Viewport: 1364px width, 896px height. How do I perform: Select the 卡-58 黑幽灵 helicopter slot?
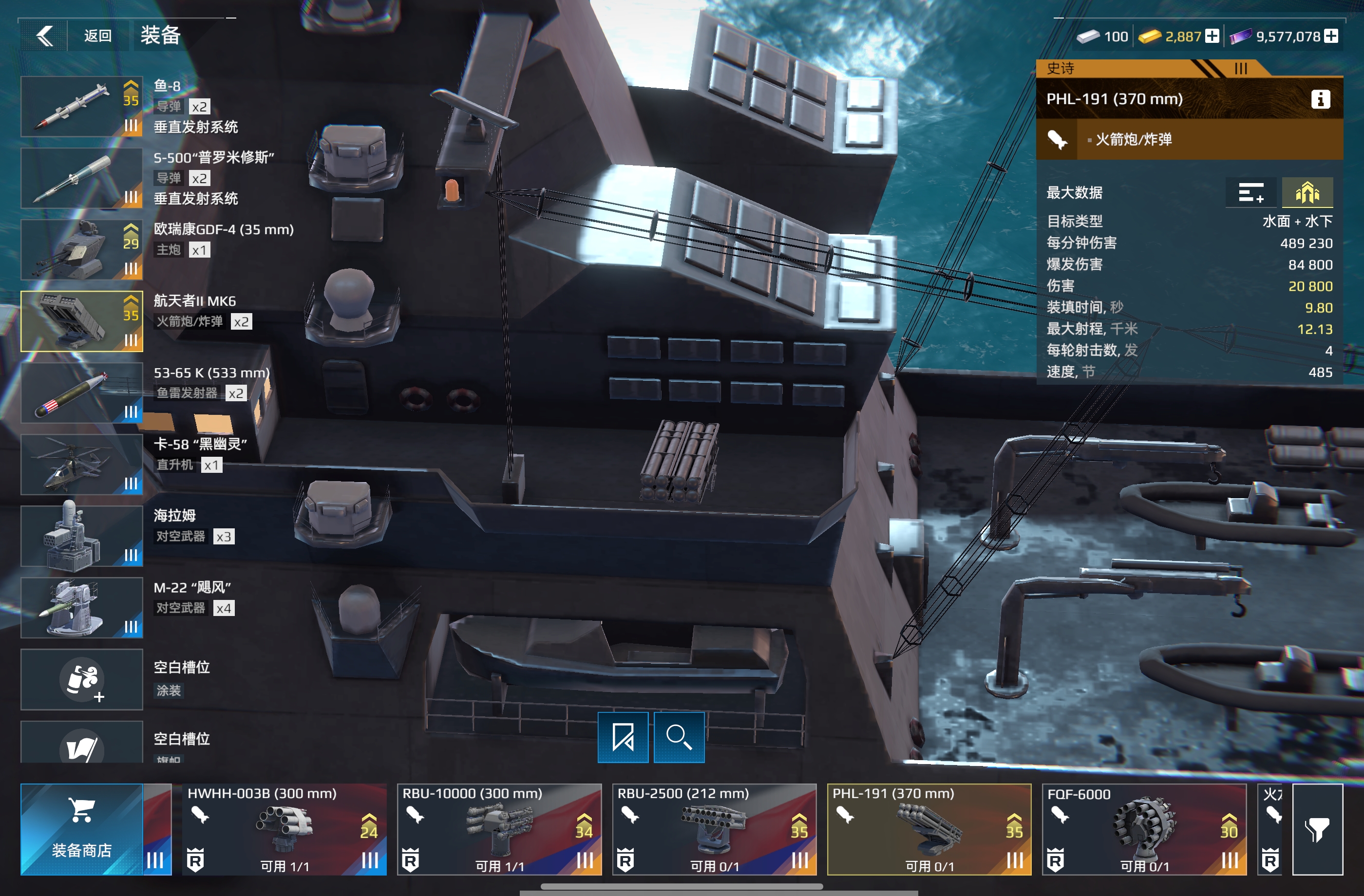coord(82,465)
